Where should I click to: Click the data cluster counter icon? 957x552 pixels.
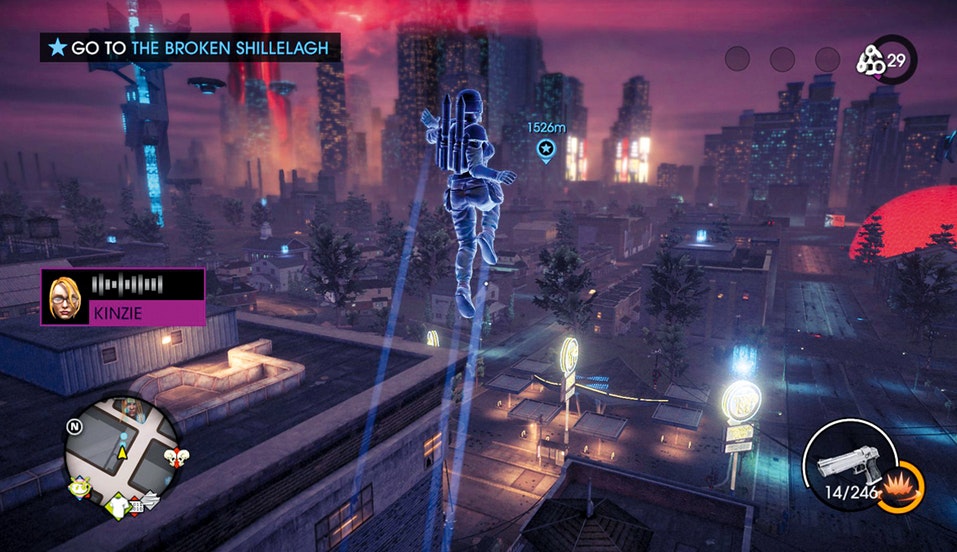871,62
